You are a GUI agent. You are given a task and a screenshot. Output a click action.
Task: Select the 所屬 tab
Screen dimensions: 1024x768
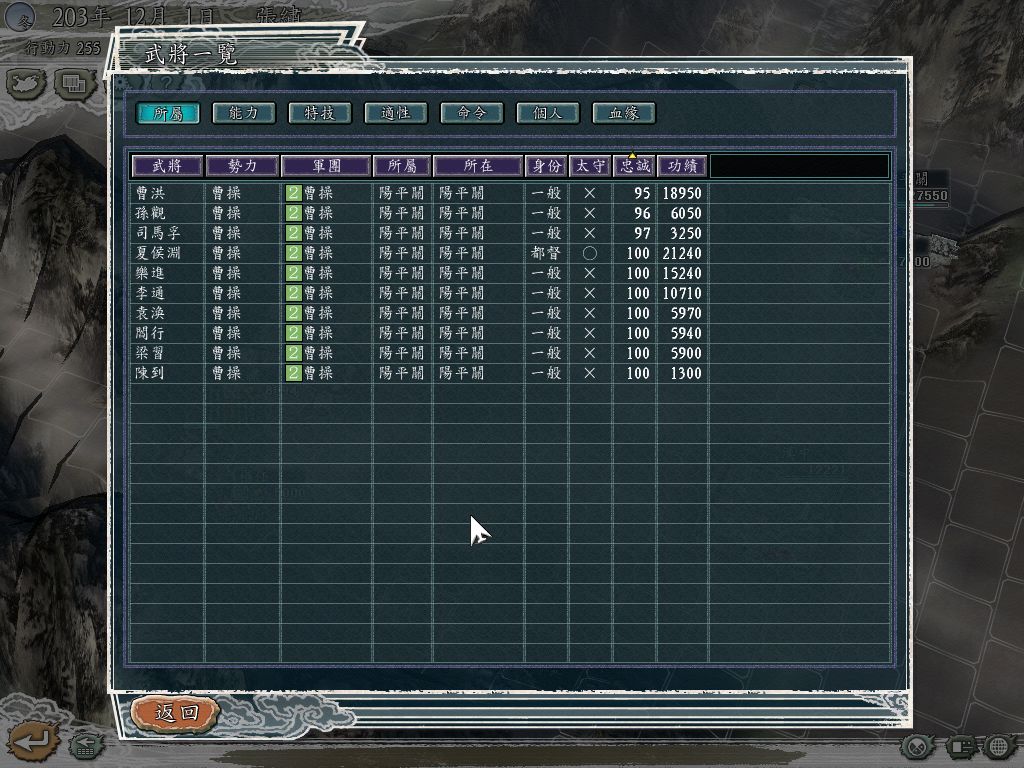tap(168, 113)
